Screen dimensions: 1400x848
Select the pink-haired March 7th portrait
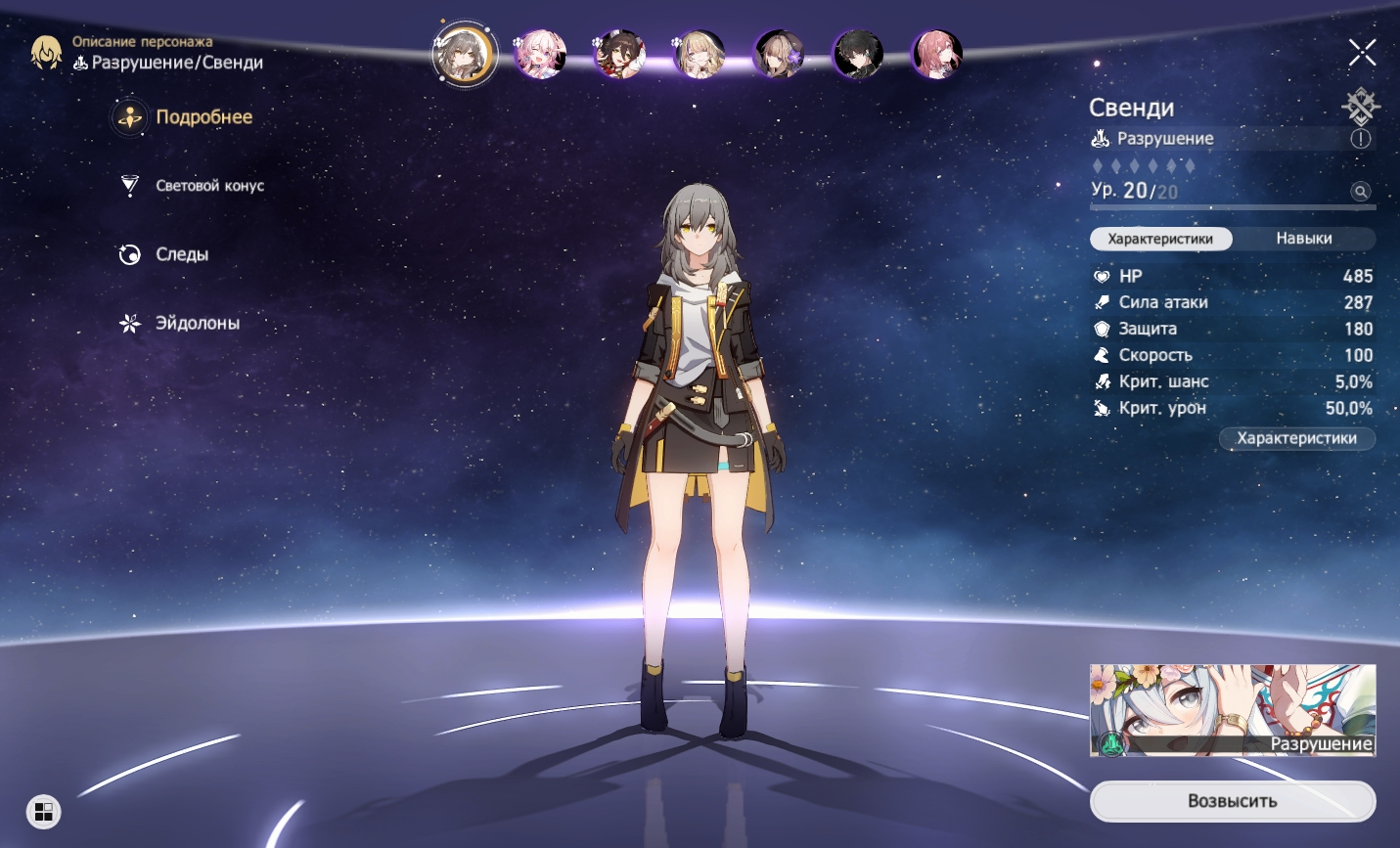pyautogui.click(x=541, y=54)
